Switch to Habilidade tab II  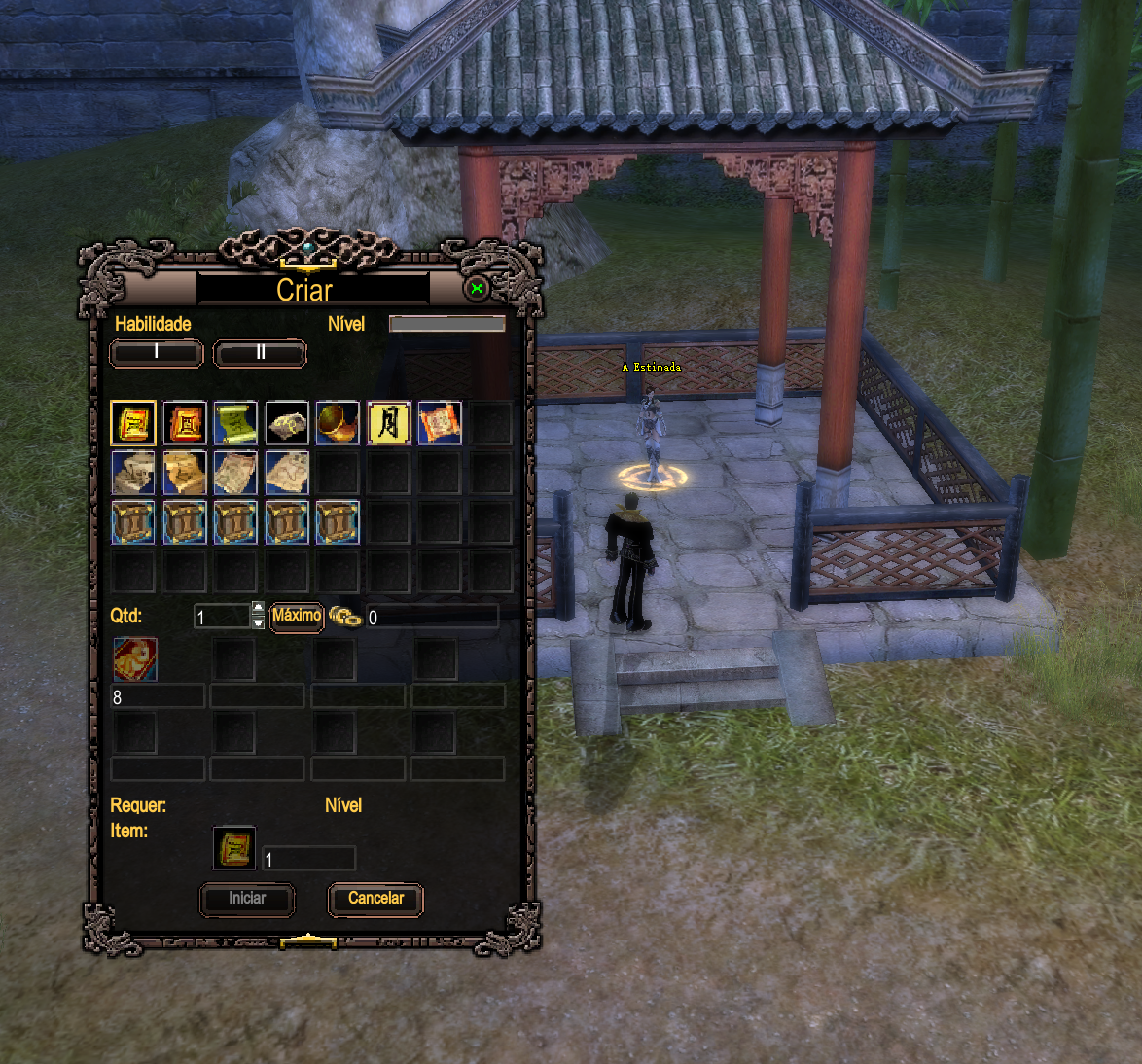[260, 353]
